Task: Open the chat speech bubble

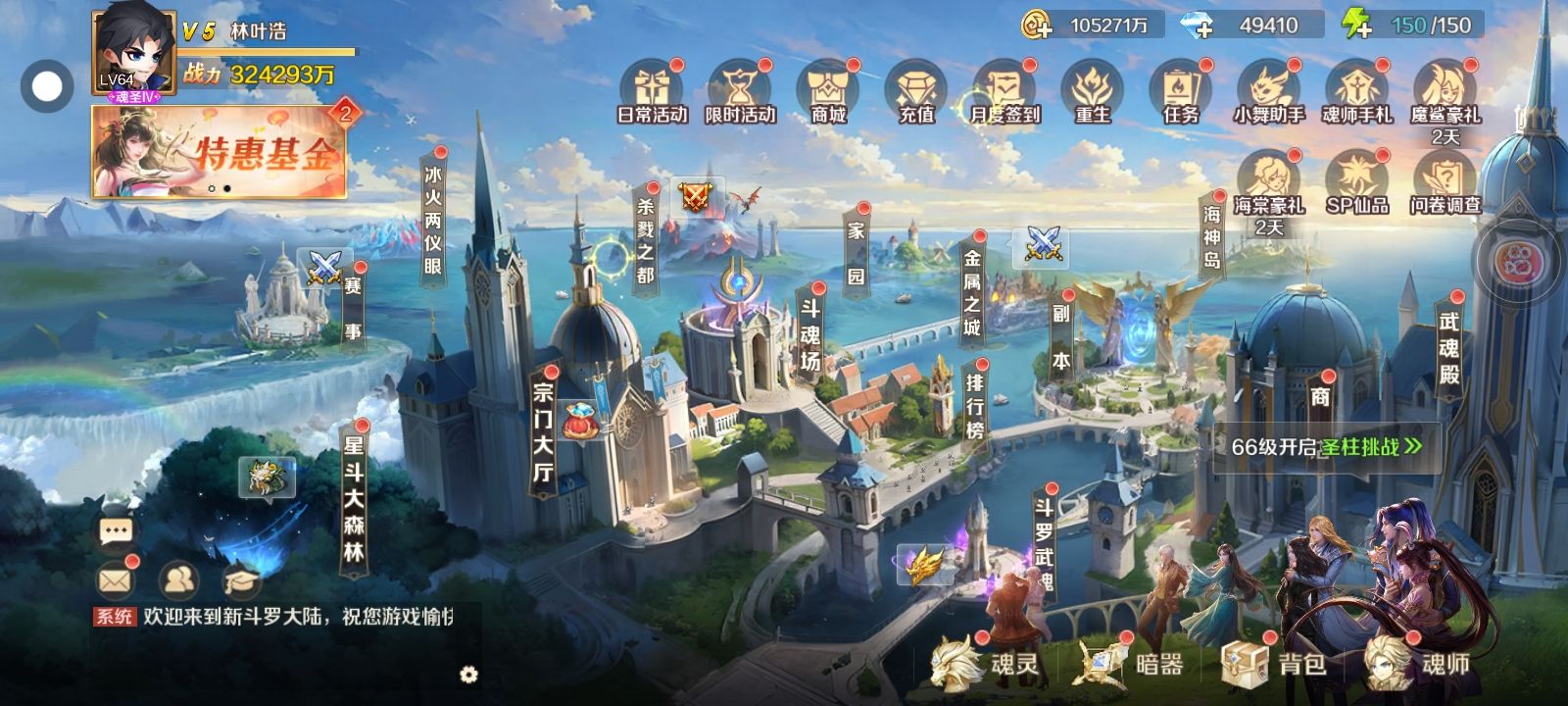Action: click(116, 531)
